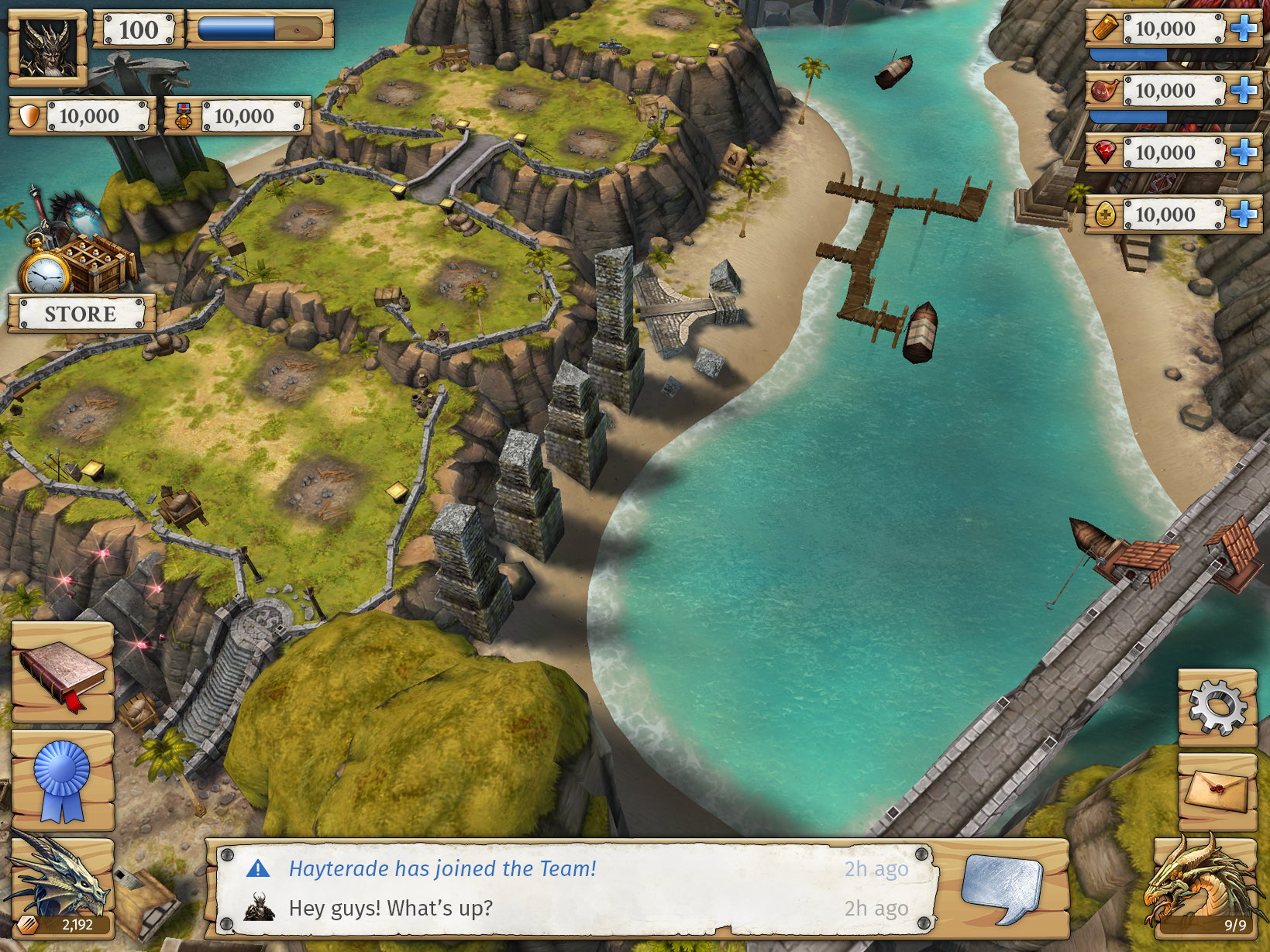Open the player avatar portrait
The height and width of the screenshot is (952, 1270).
(47, 47)
